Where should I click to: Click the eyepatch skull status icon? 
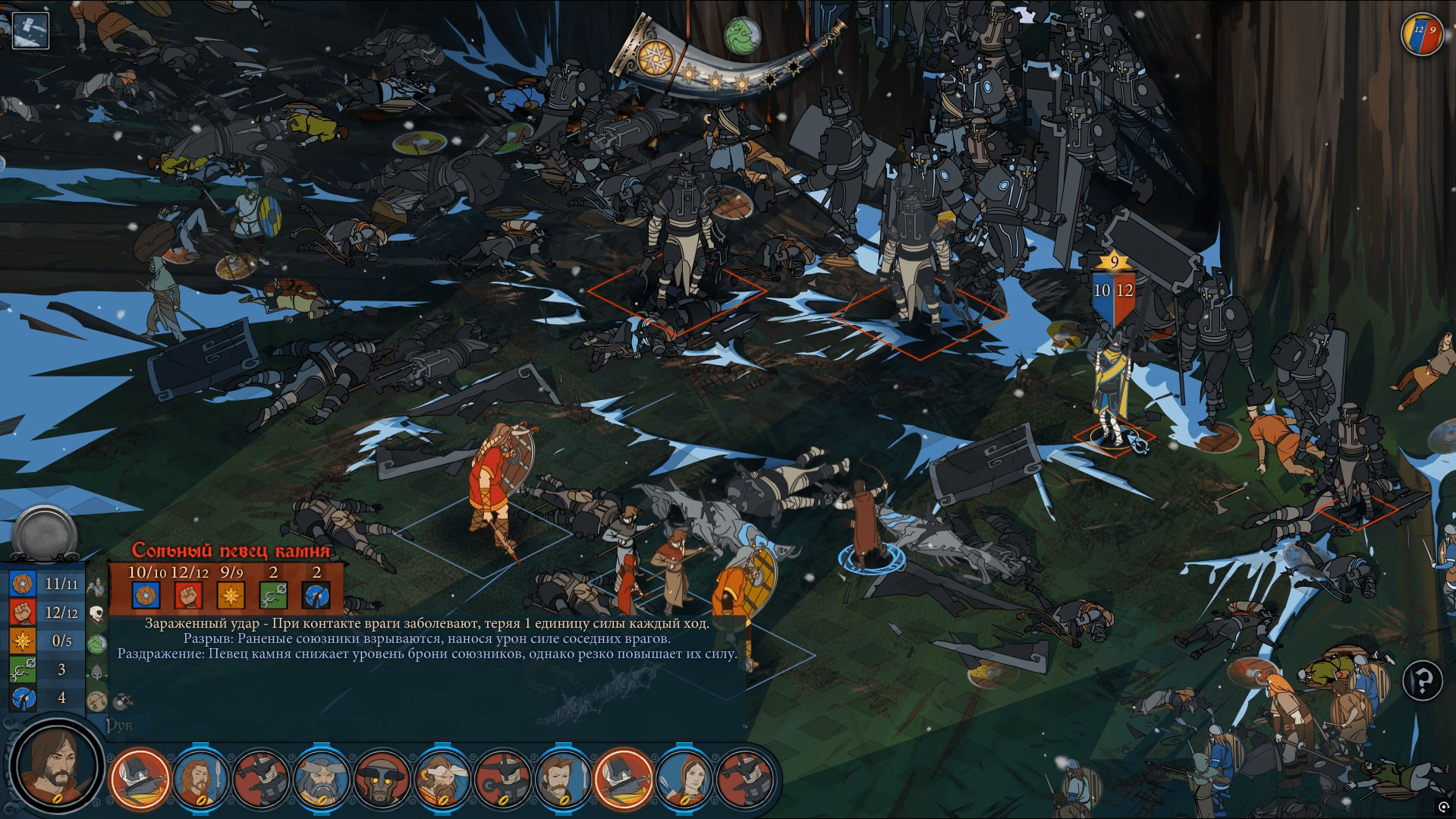tap(97, 613)
